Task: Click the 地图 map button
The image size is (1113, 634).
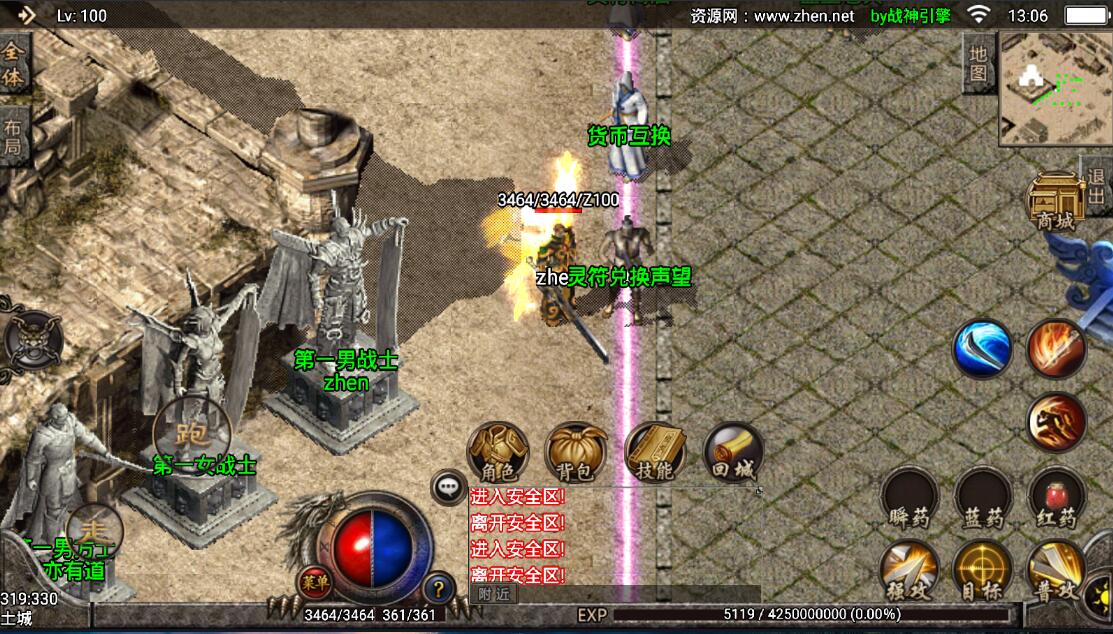Action: pos(977,62)
